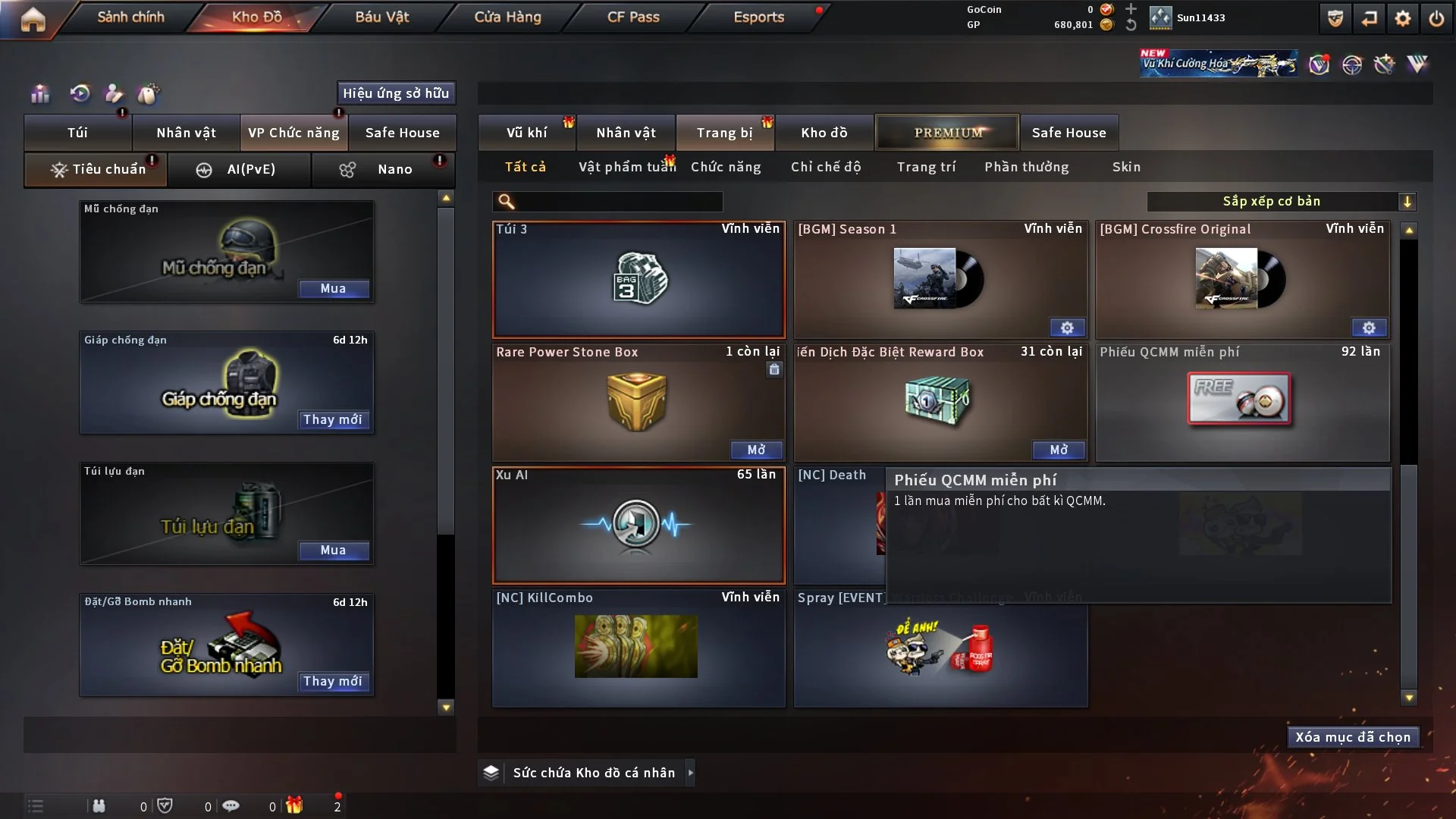Select the Túi 3 bag item

point(639,280)
